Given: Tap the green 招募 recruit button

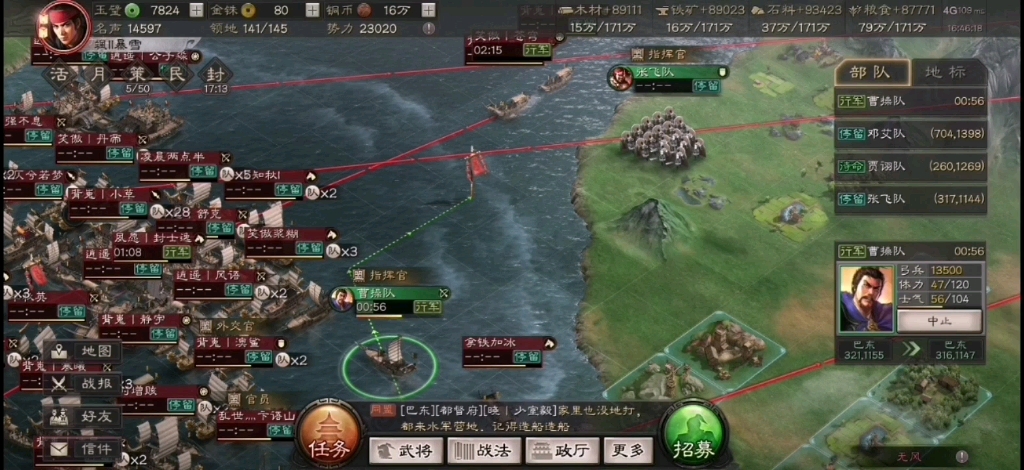Looking at the screenshot, I should [x=694, y=439].
